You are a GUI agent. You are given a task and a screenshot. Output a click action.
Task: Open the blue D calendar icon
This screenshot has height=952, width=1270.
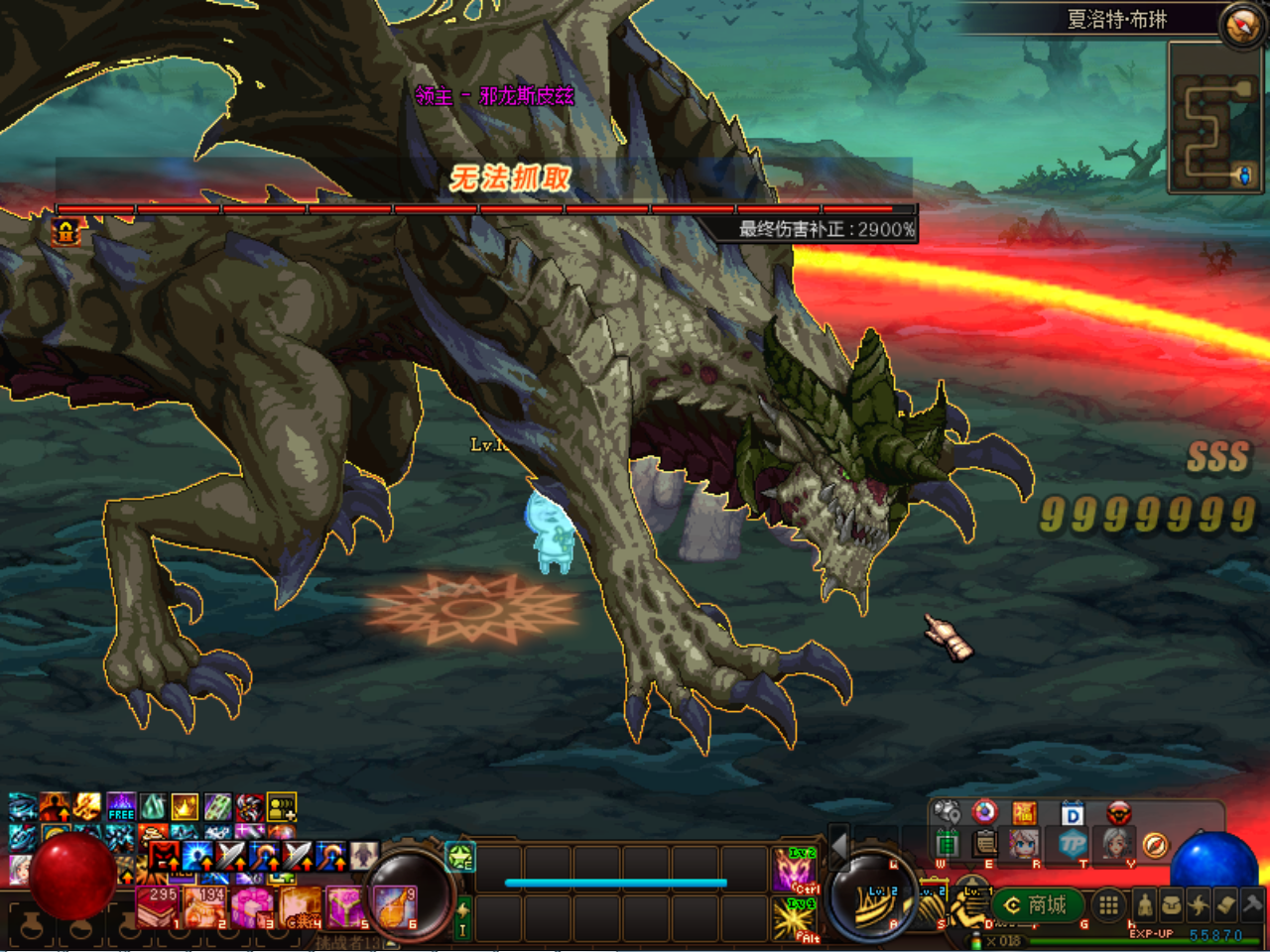[1072, 814]
